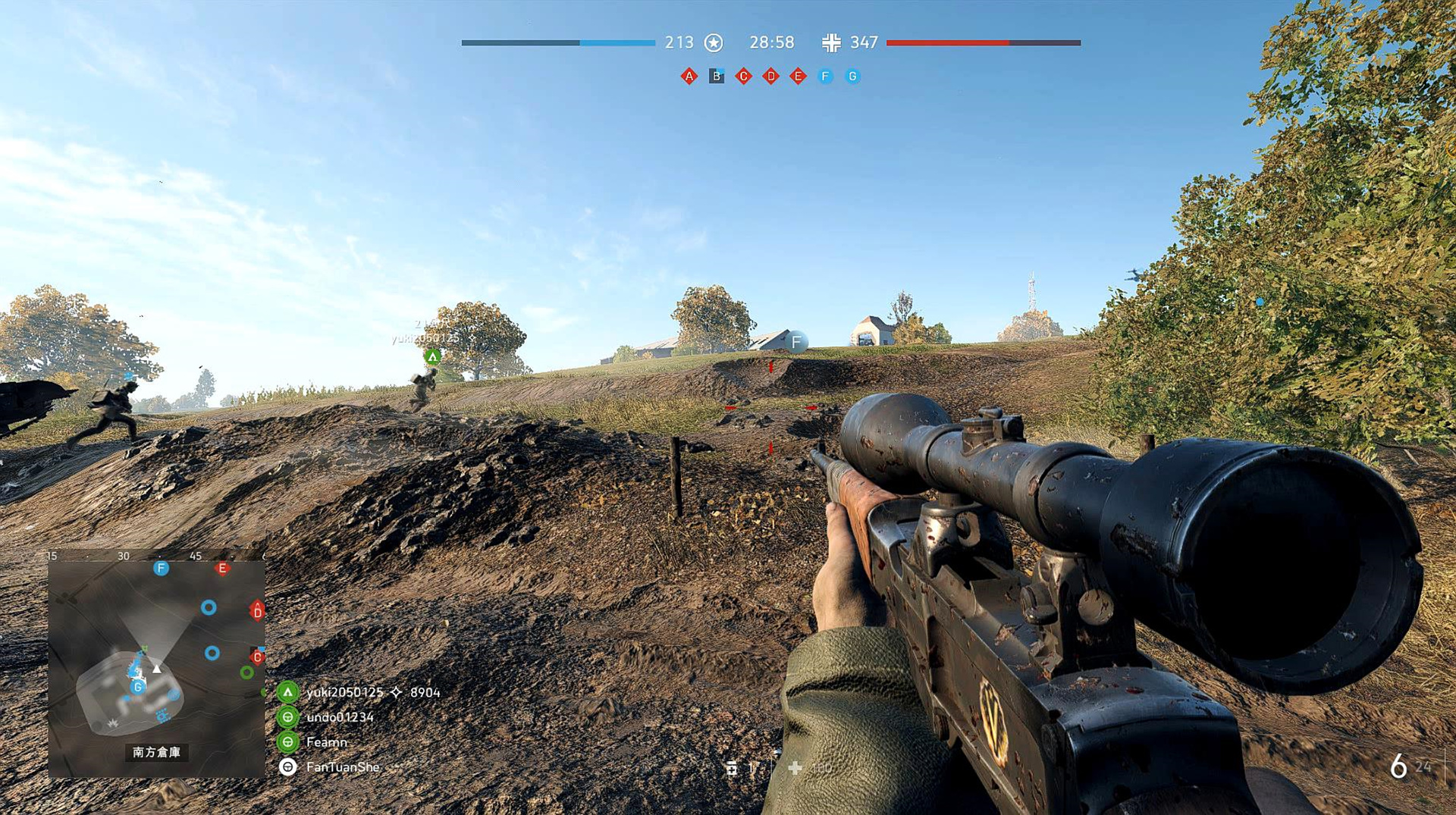The image size is (1456, 815).
Task: Choose the blue G flag in the top row
Action: pos(852,76)
